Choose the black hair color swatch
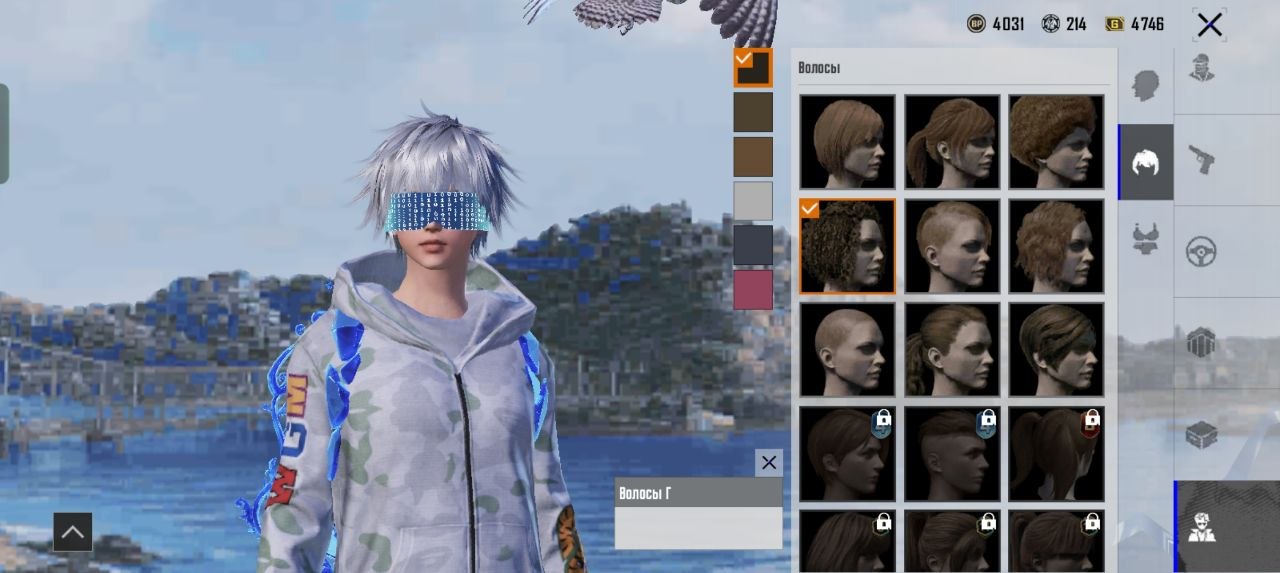 click(x=753, y=68)
